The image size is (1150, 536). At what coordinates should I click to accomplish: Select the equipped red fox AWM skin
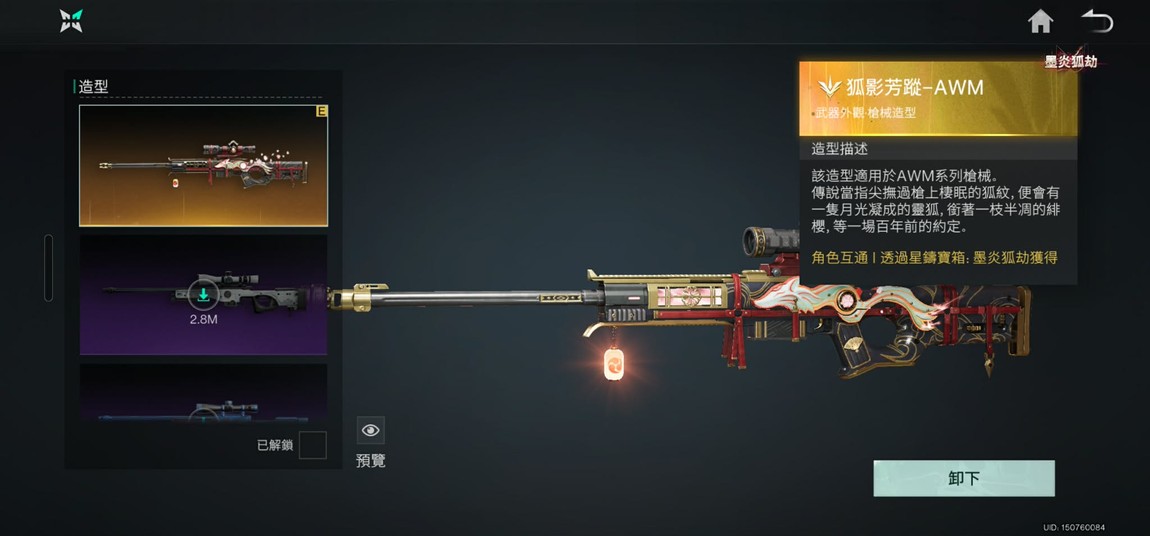(x=203, y=165)
